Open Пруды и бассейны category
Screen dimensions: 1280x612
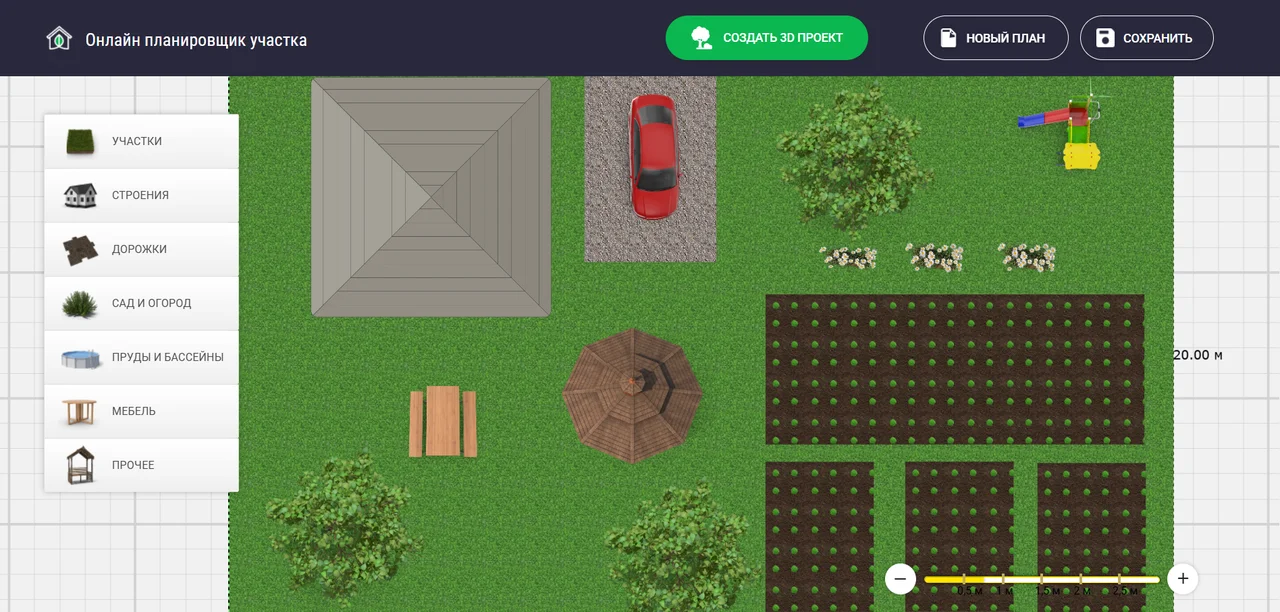pyautogui.click(x=141, y=357)
